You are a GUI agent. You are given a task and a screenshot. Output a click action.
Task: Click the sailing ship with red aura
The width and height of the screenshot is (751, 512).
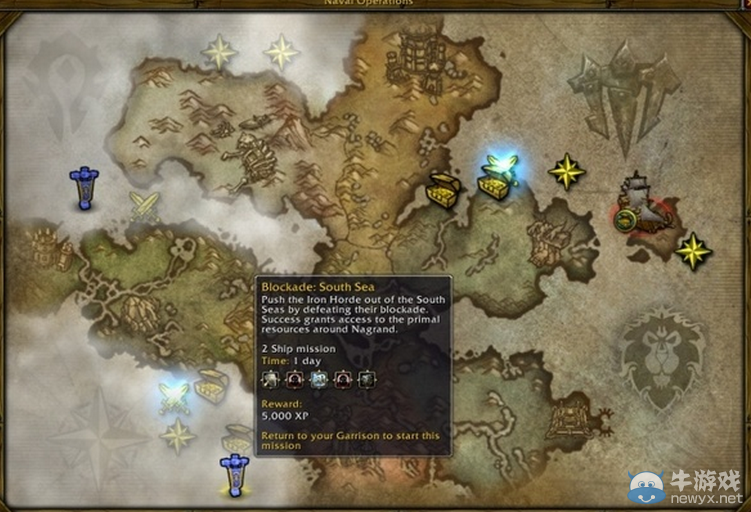pos(639,205)
